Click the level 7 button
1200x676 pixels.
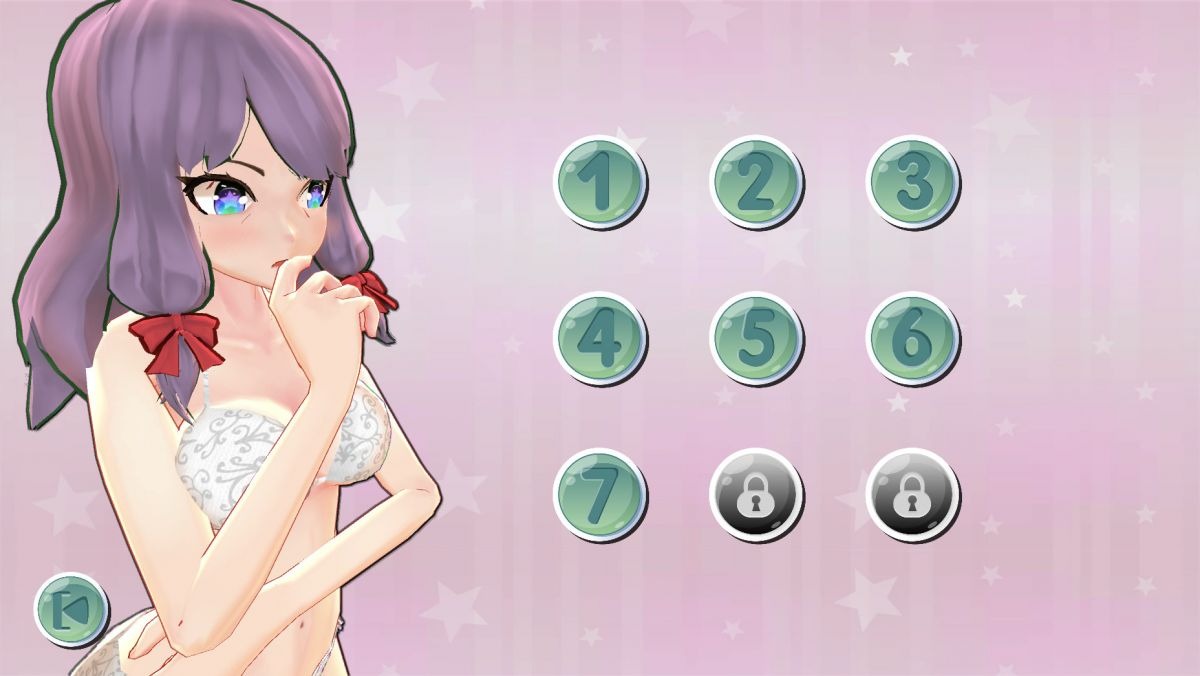coord(599,494)
